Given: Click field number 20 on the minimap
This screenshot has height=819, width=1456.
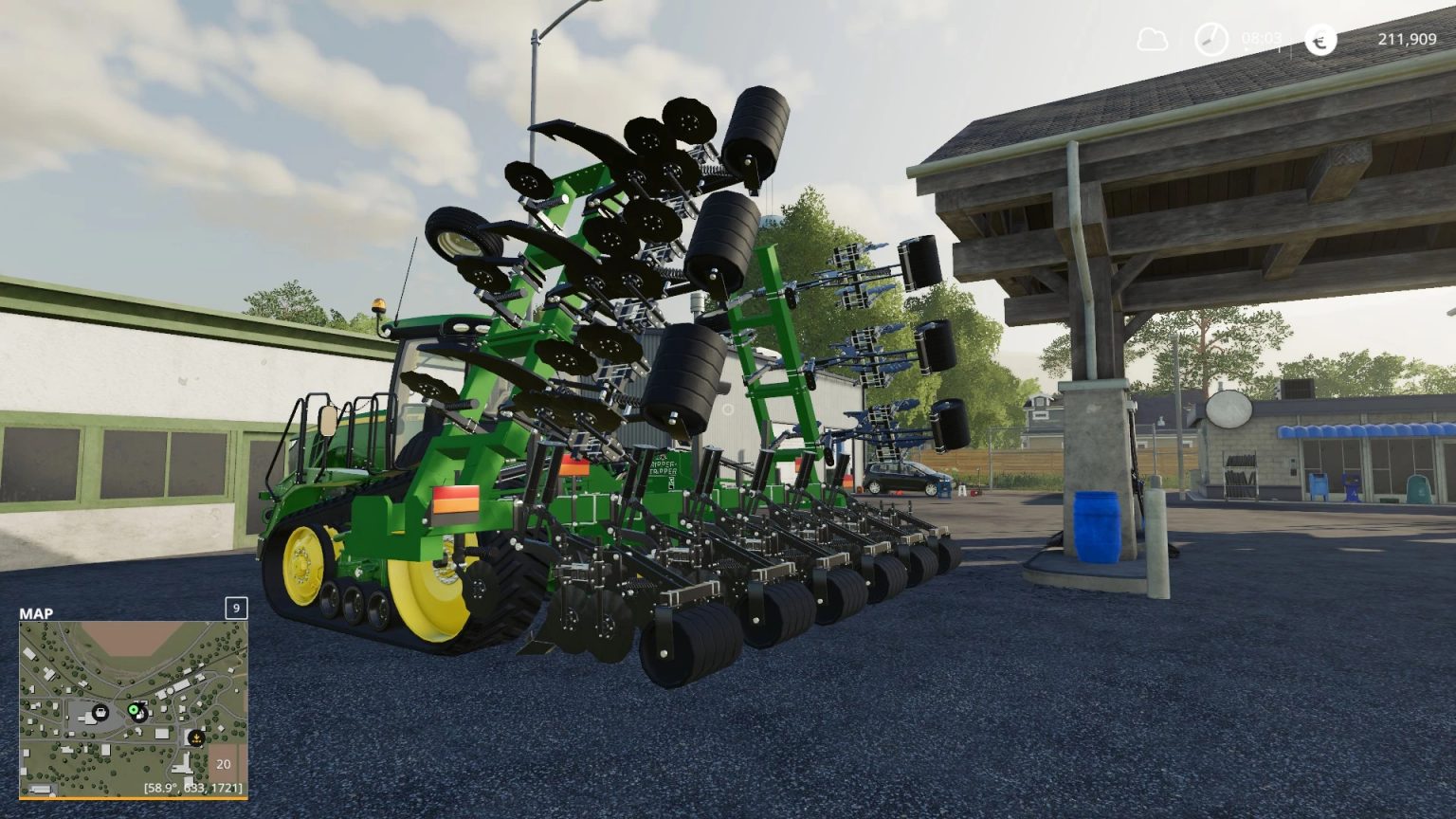Looking at the screenshot, I should point(223,764).
